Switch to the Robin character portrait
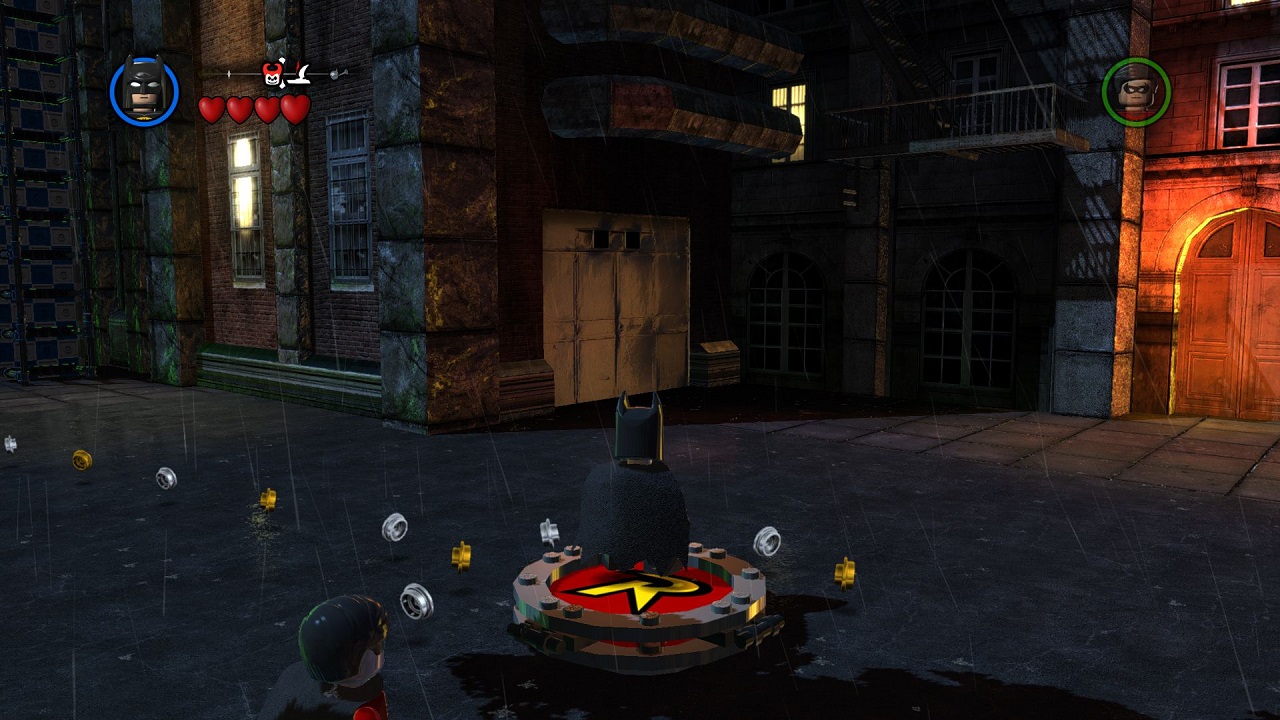 tap(1136, 92)
